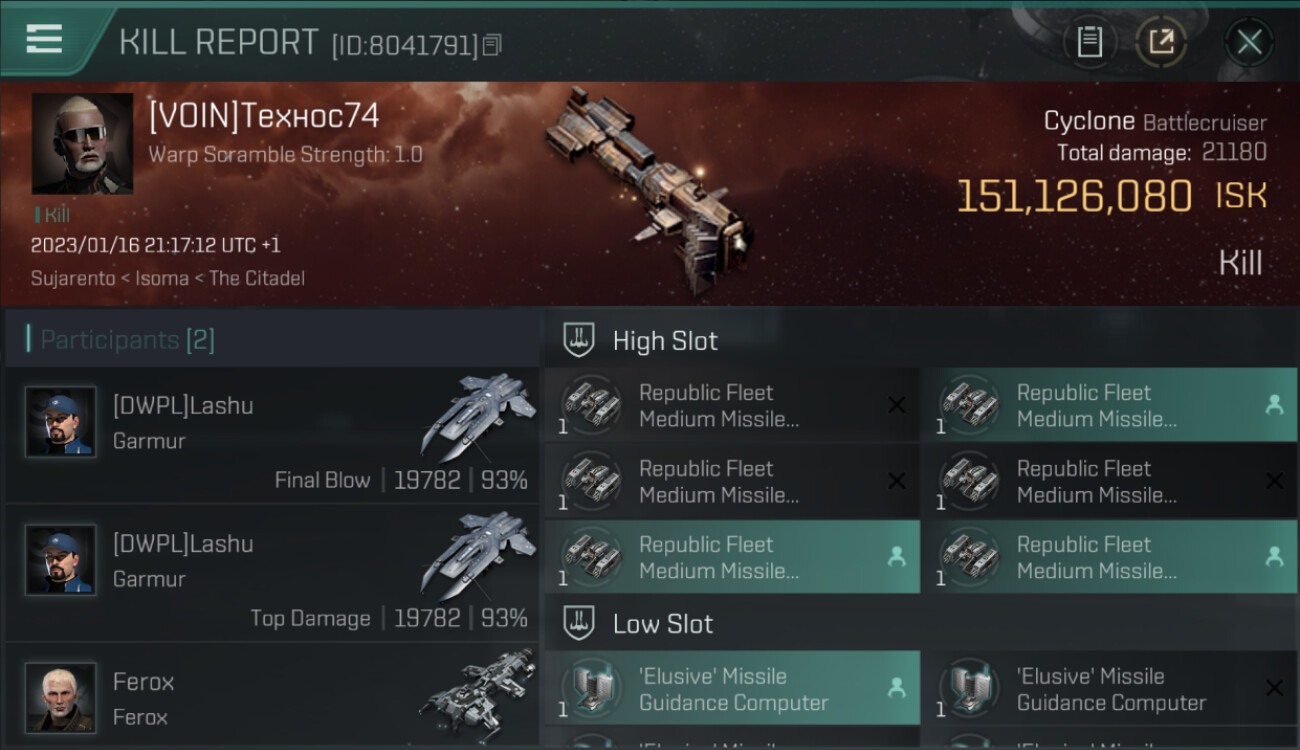Click the Low Slot section header
1300x750 pixels.
coord(663,624)
